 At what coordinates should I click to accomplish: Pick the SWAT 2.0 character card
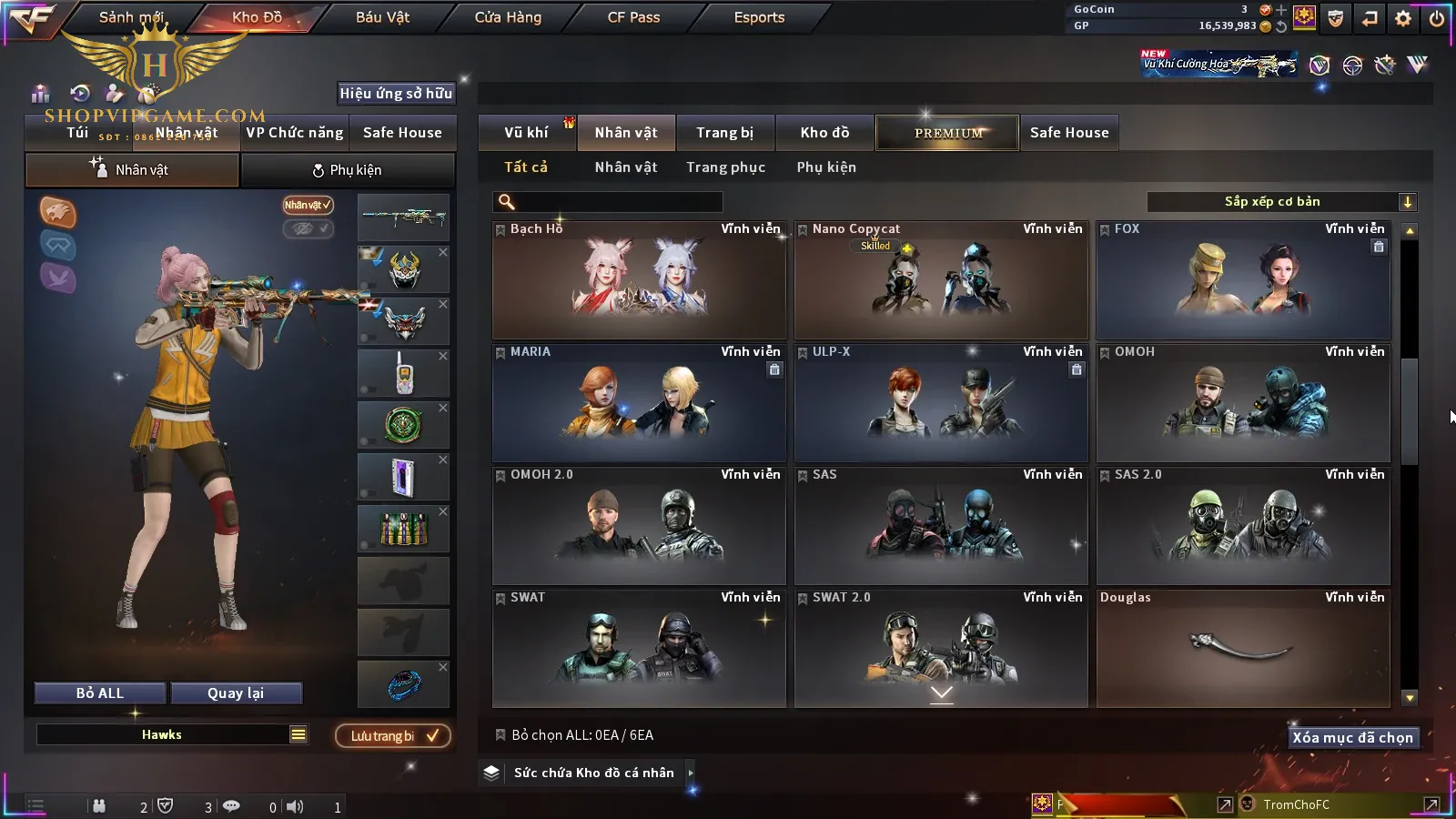tap(941, 648)
